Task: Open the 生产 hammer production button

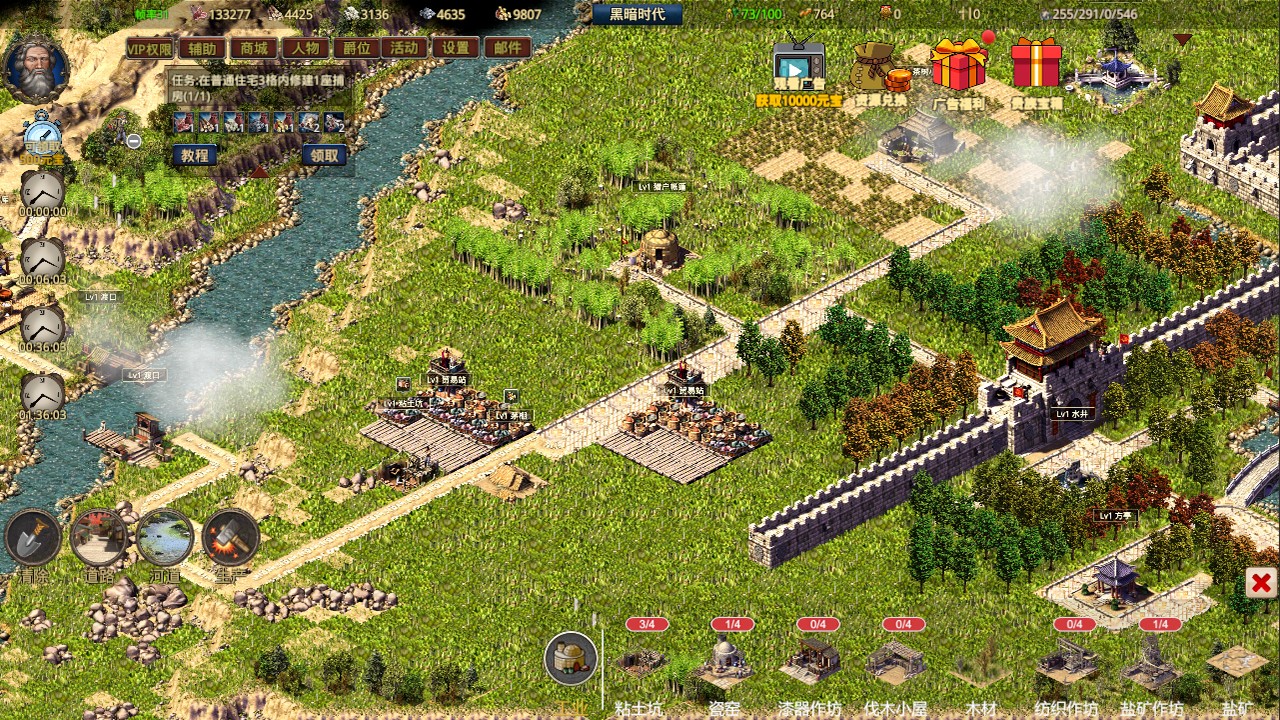Action: (231, 538)
